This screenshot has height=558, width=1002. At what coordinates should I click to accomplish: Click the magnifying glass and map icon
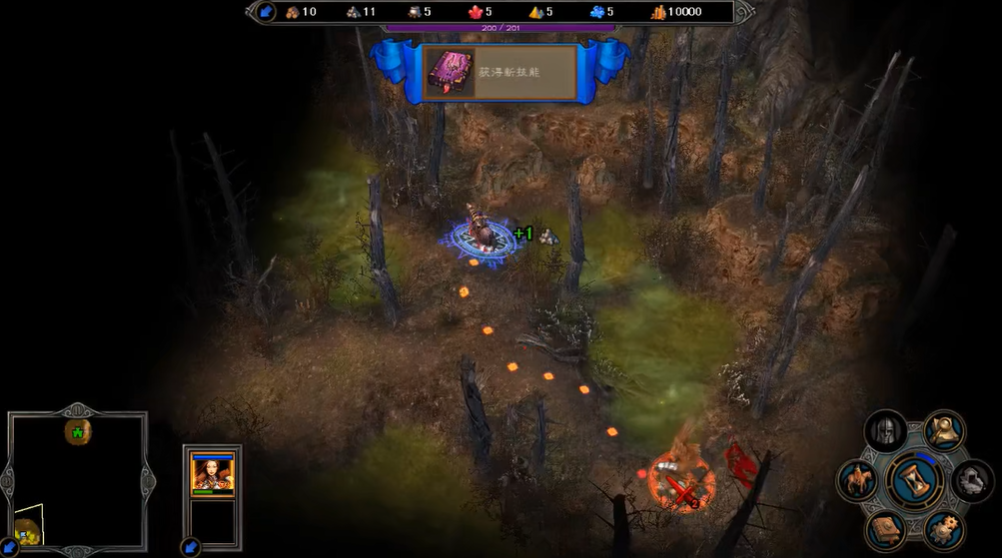click(943, 430)
